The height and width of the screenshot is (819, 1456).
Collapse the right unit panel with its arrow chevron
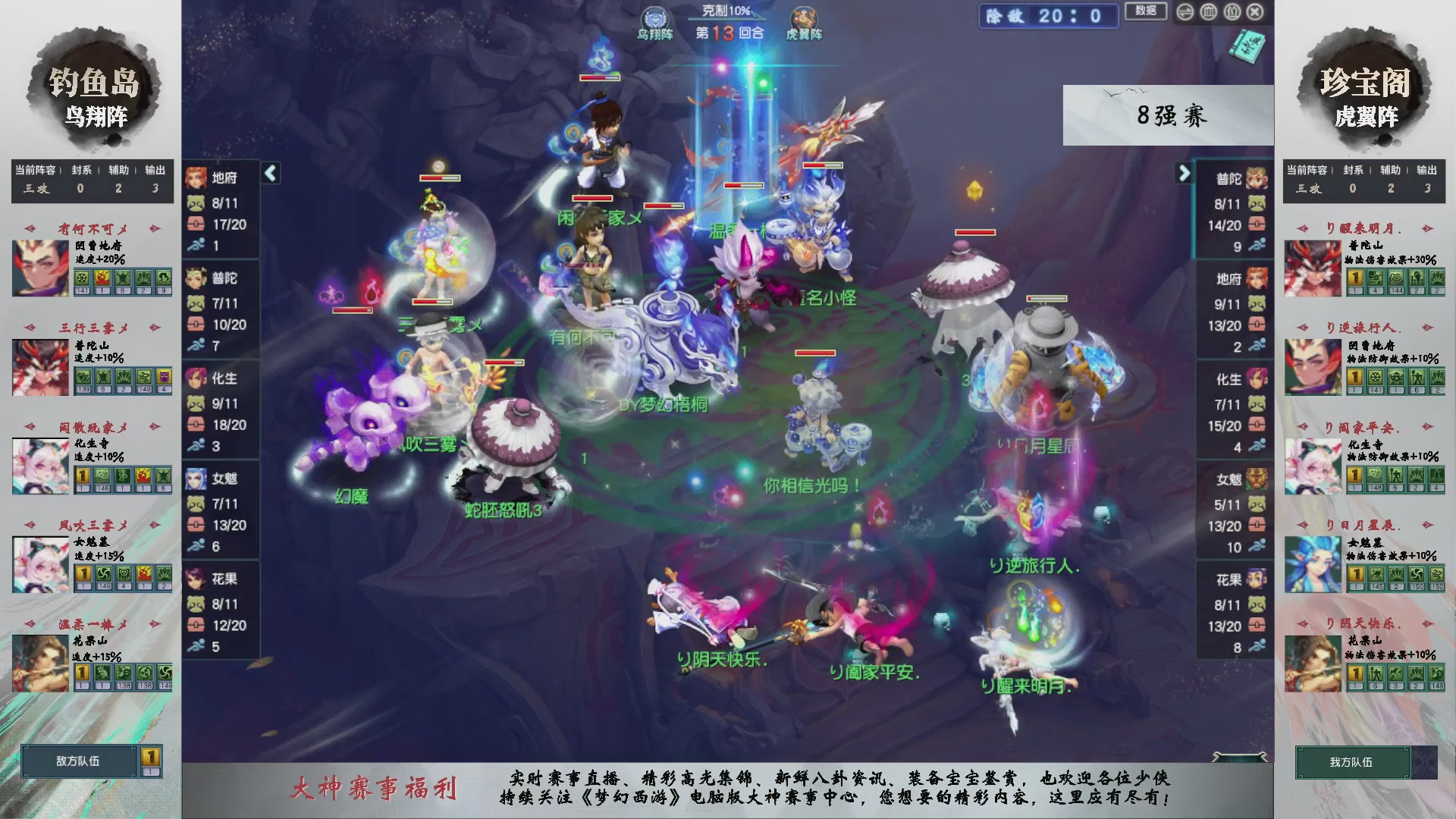pyautogui.click(x=1185, y=173)
